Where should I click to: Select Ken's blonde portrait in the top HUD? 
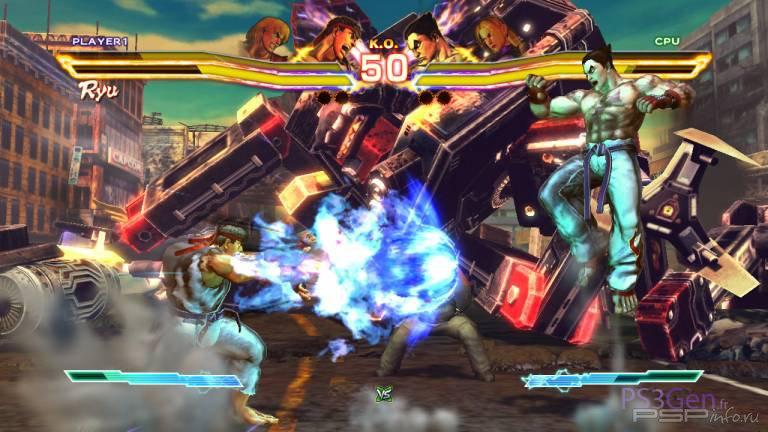pos(267,36)
